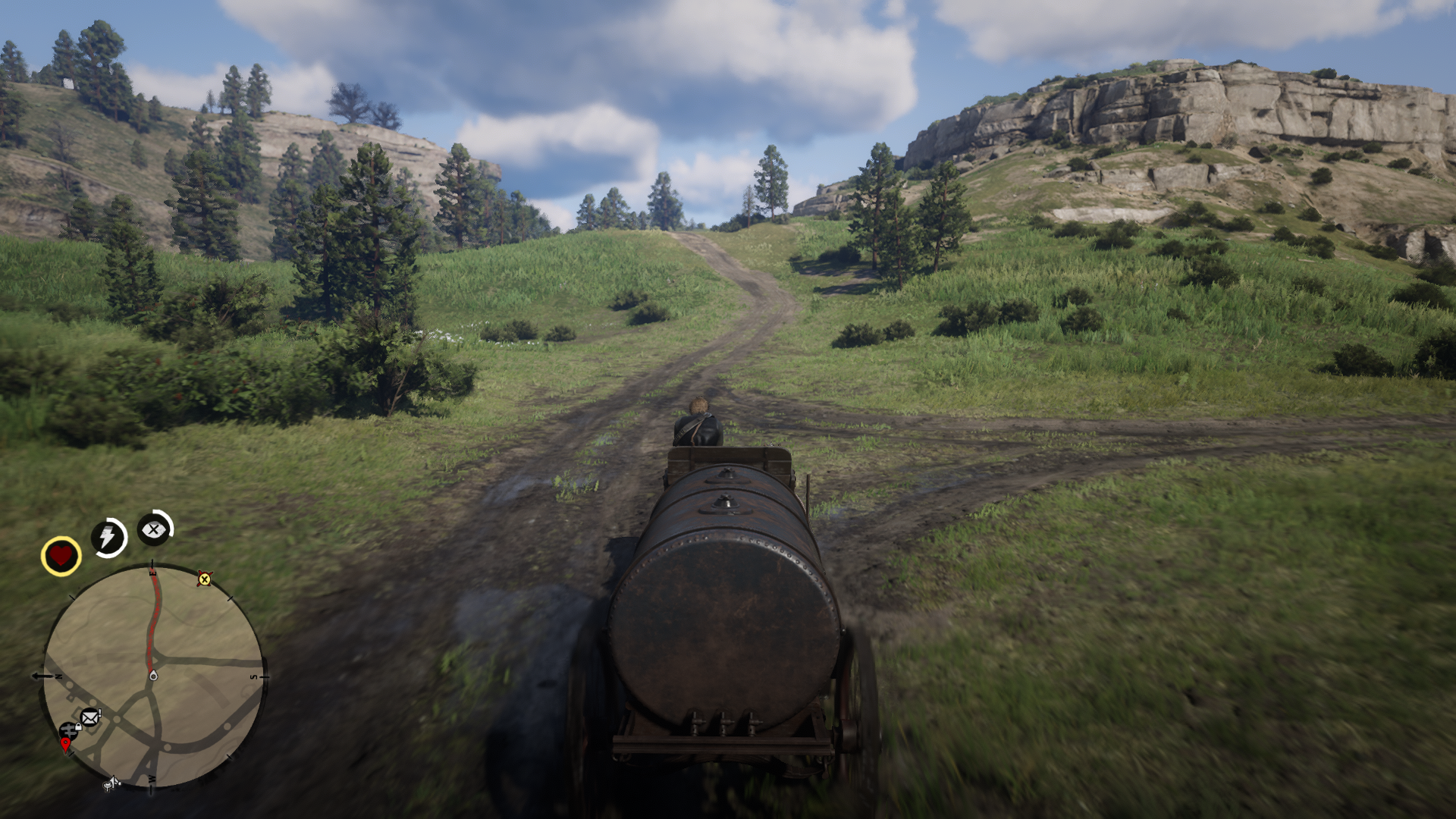Open the post office envelope icon on minimap
The image size is (1456, 819).
pos(90,717)
